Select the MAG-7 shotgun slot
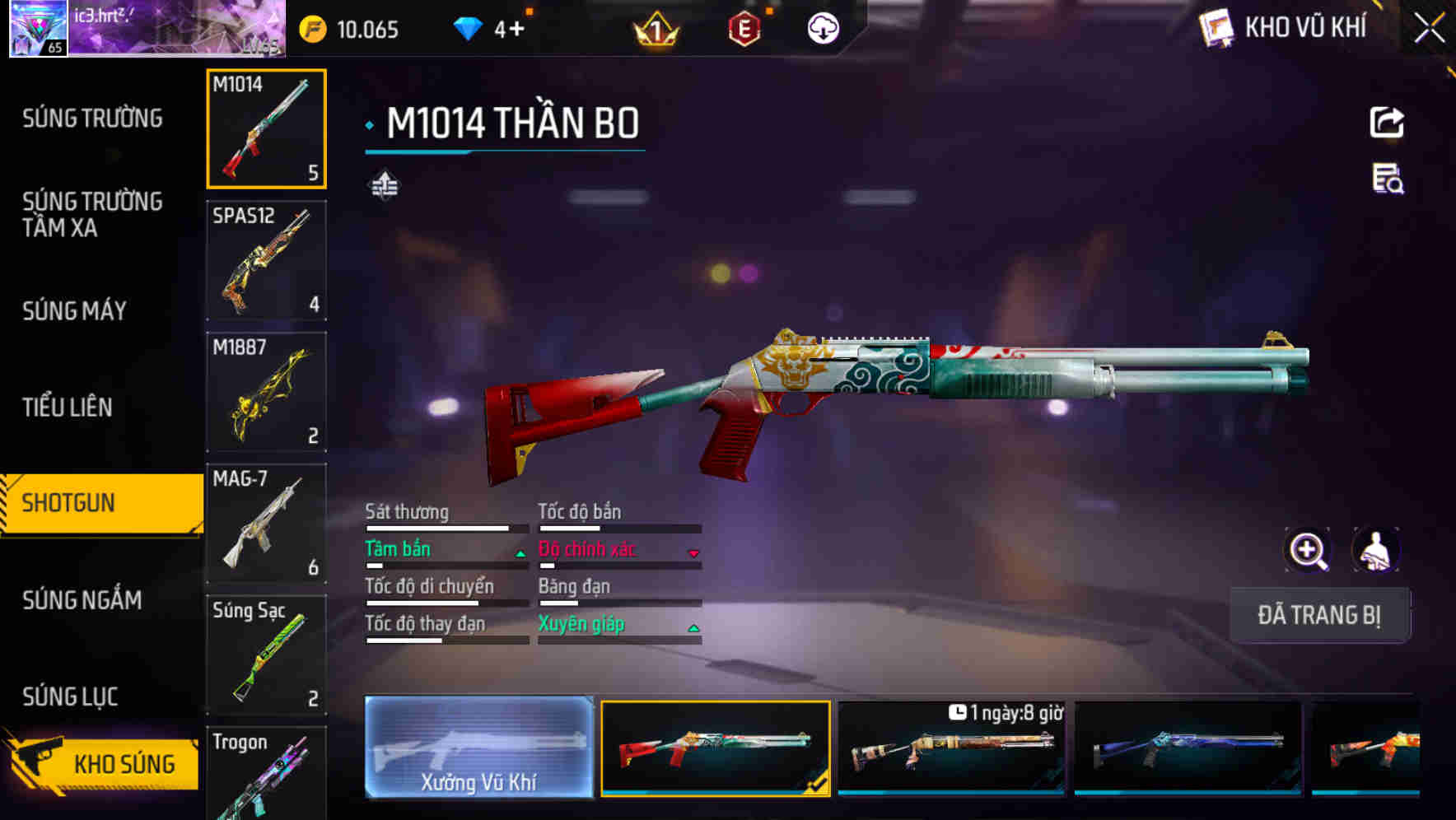This screenshot has height=820, width=1456. point(267,523)
